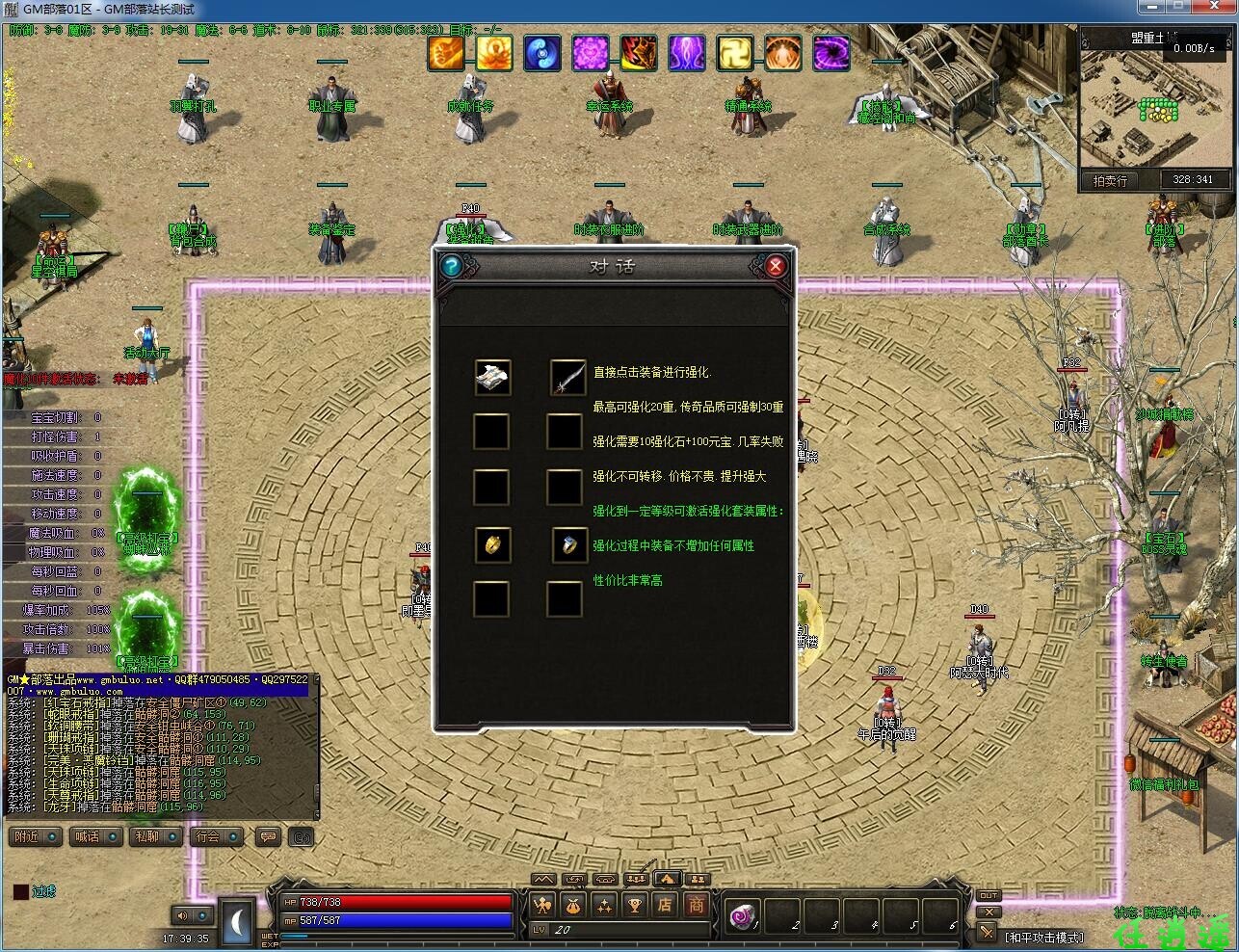Activate the flaming fist skill icon
The image size is (1239, 952).
[446, 53]
